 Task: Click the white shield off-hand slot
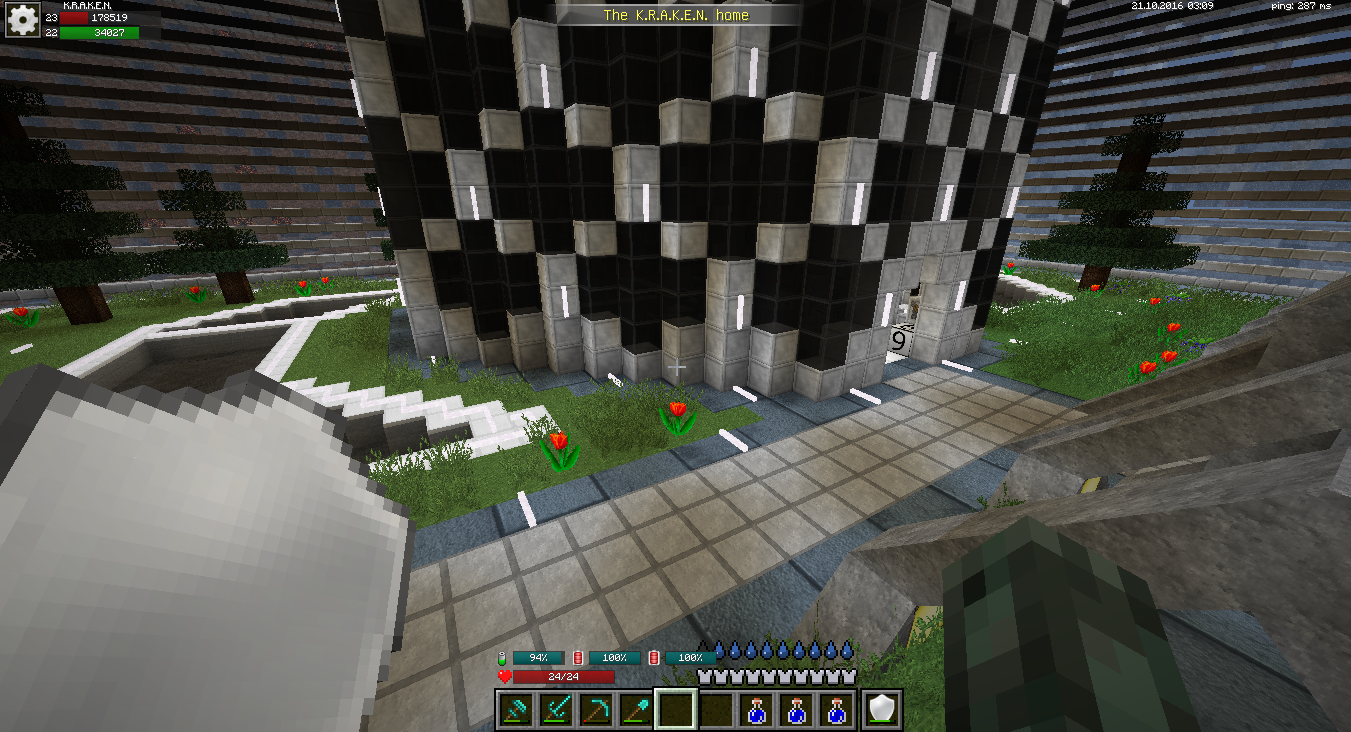pos(883,710)
